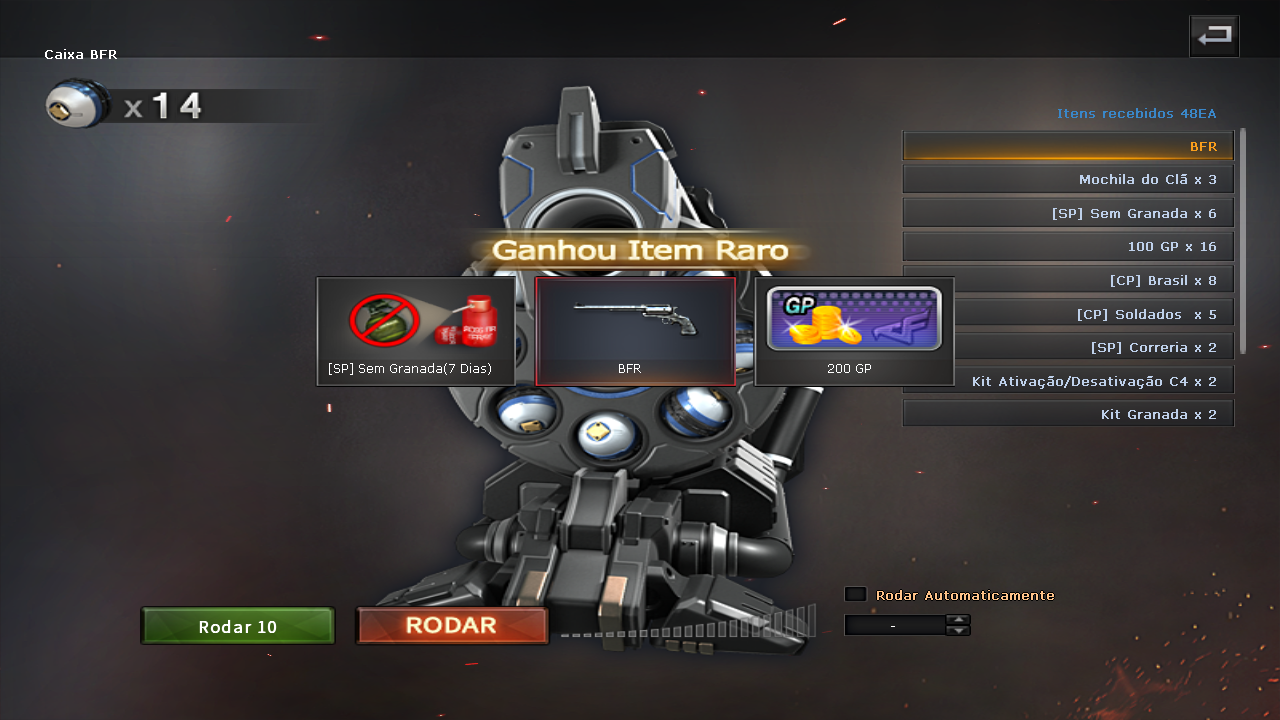Choose the Kit Granada x 2 row
Image resolution: width=1280 pixels, height=720 pixels.
1068,414
